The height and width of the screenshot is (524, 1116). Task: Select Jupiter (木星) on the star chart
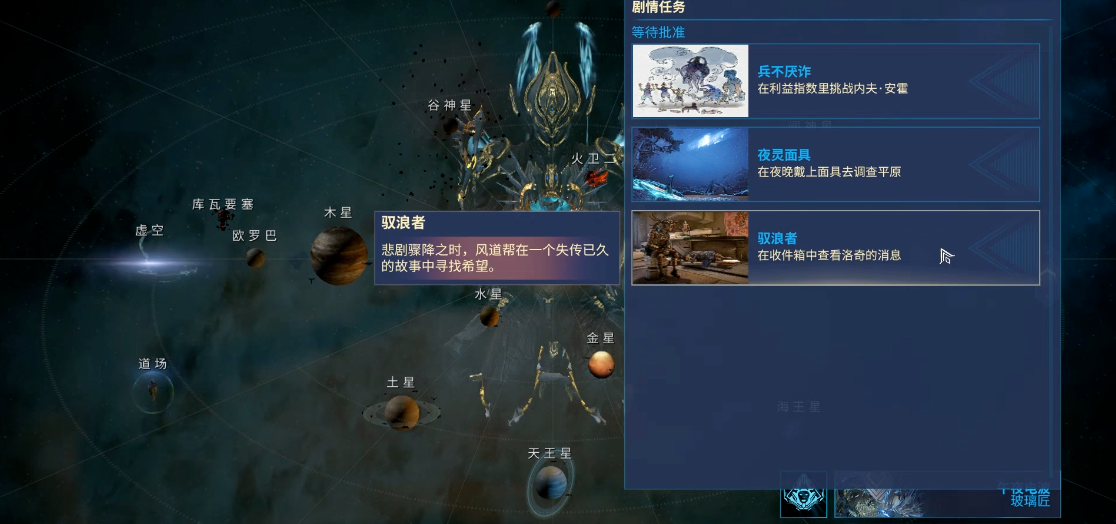coord(338,255)
